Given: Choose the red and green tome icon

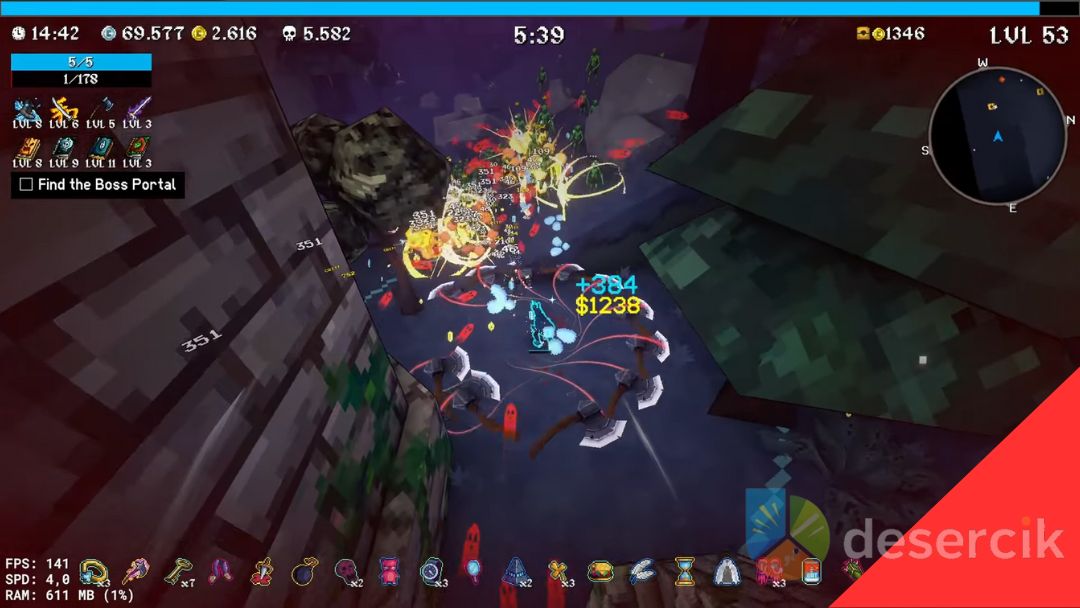Looking at the screenshot, I should click(x=137, y=147).
